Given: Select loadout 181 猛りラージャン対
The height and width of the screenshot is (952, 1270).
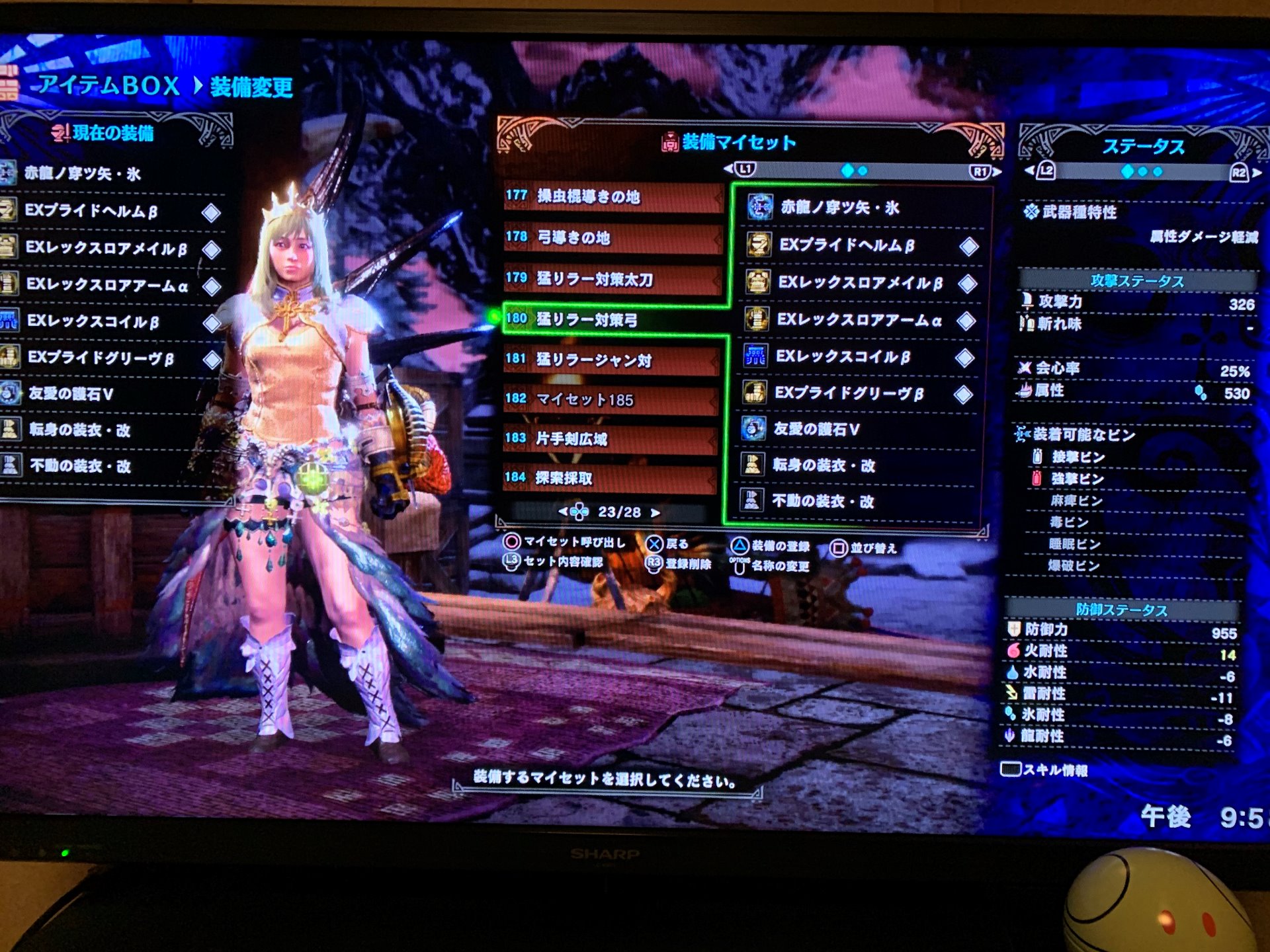Looking at the screenshot, I should [612, 360].
